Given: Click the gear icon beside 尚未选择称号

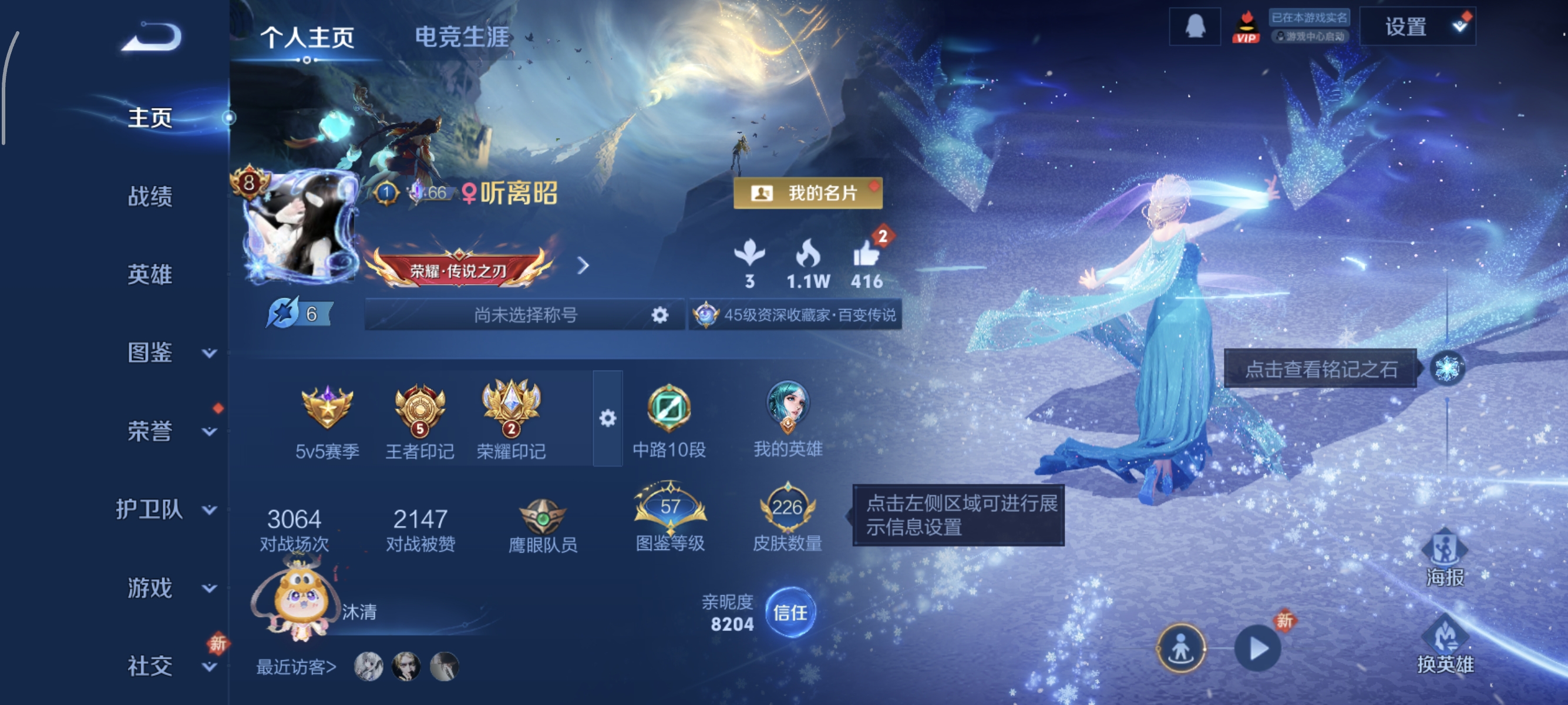Looking at the screenshot, I should (x=659, y=315).
